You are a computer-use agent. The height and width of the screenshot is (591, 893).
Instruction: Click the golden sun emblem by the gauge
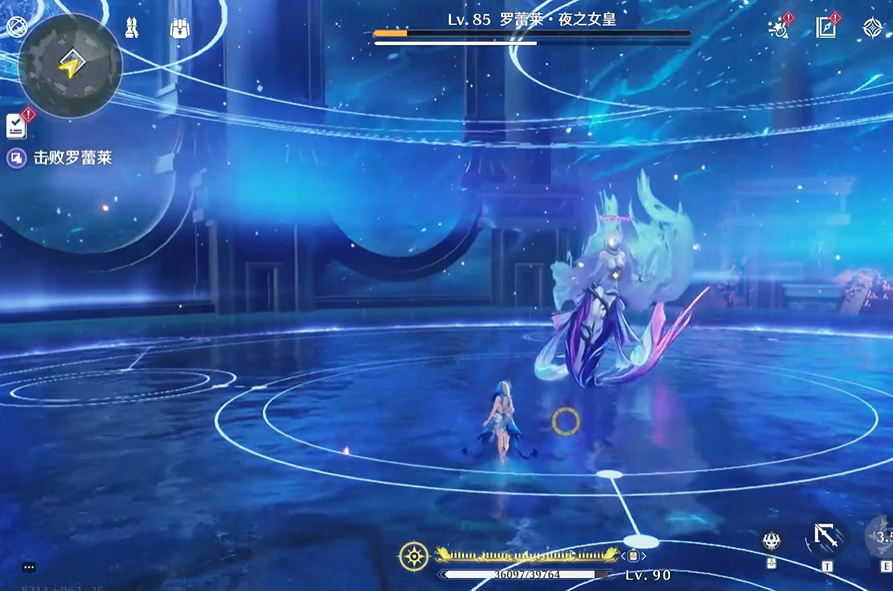coord(413,555)
